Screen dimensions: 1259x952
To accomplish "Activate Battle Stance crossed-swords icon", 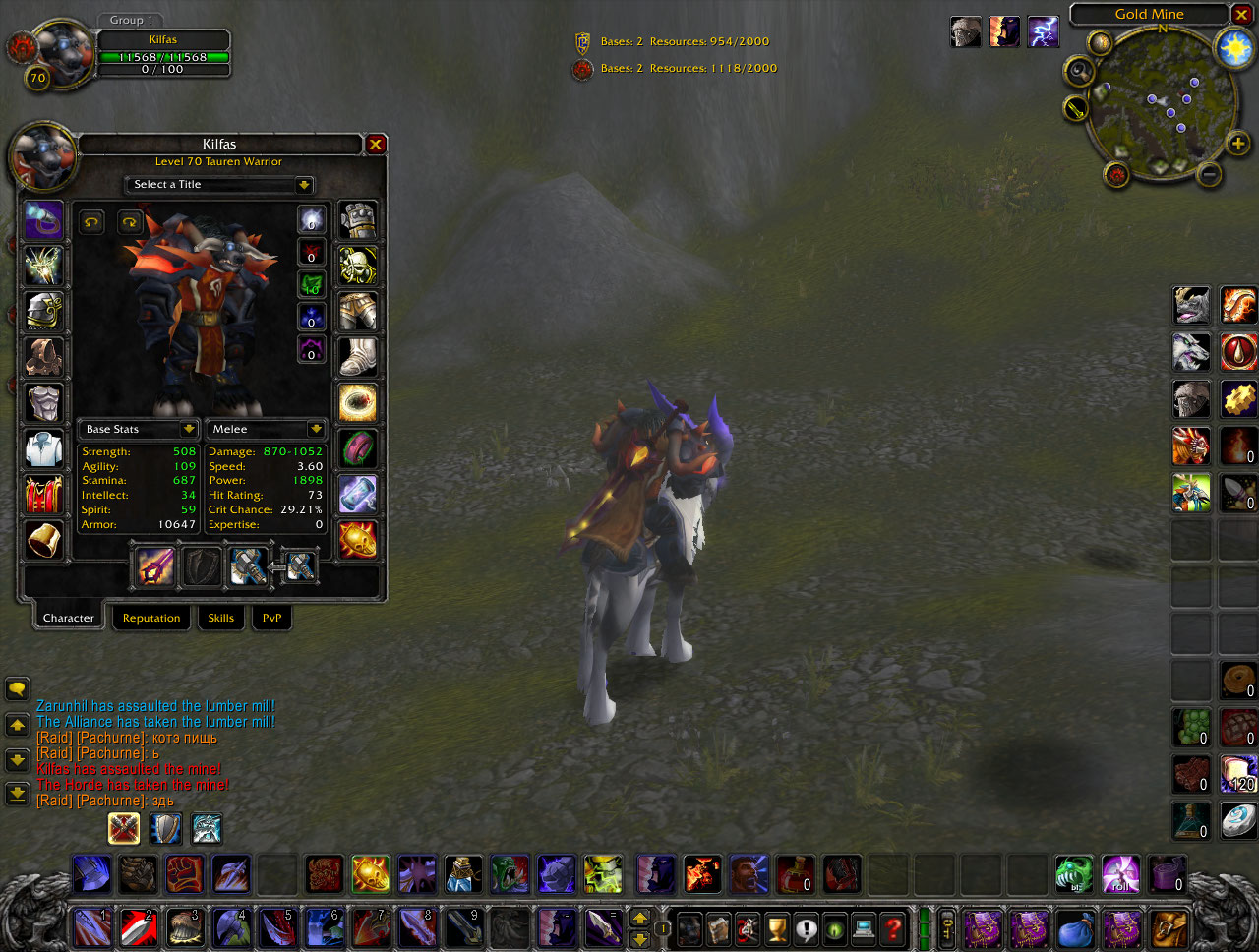I will coord(124,828).
